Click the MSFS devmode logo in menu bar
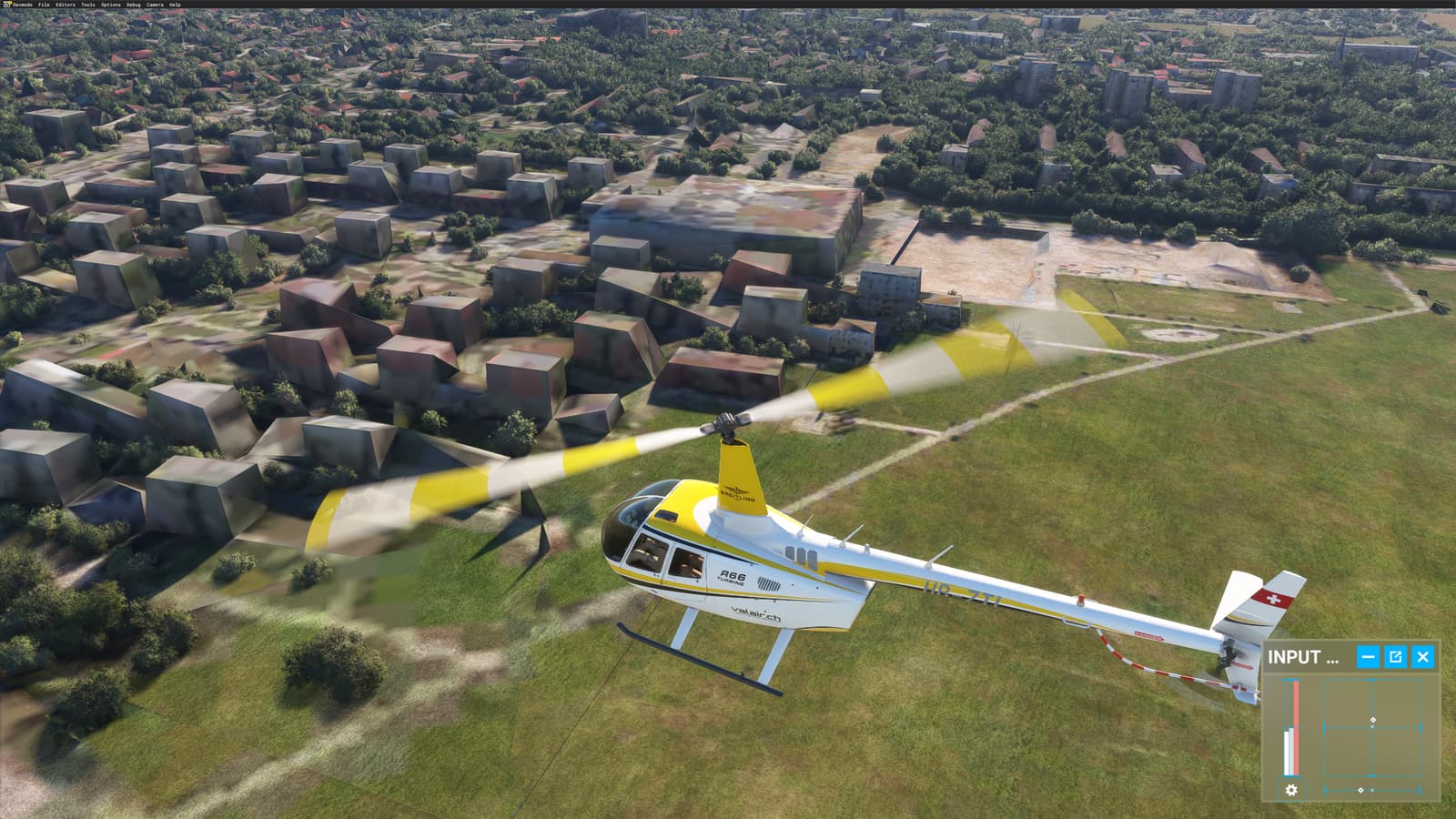Viewport: 1456px width, 819px height. point(6,4)
